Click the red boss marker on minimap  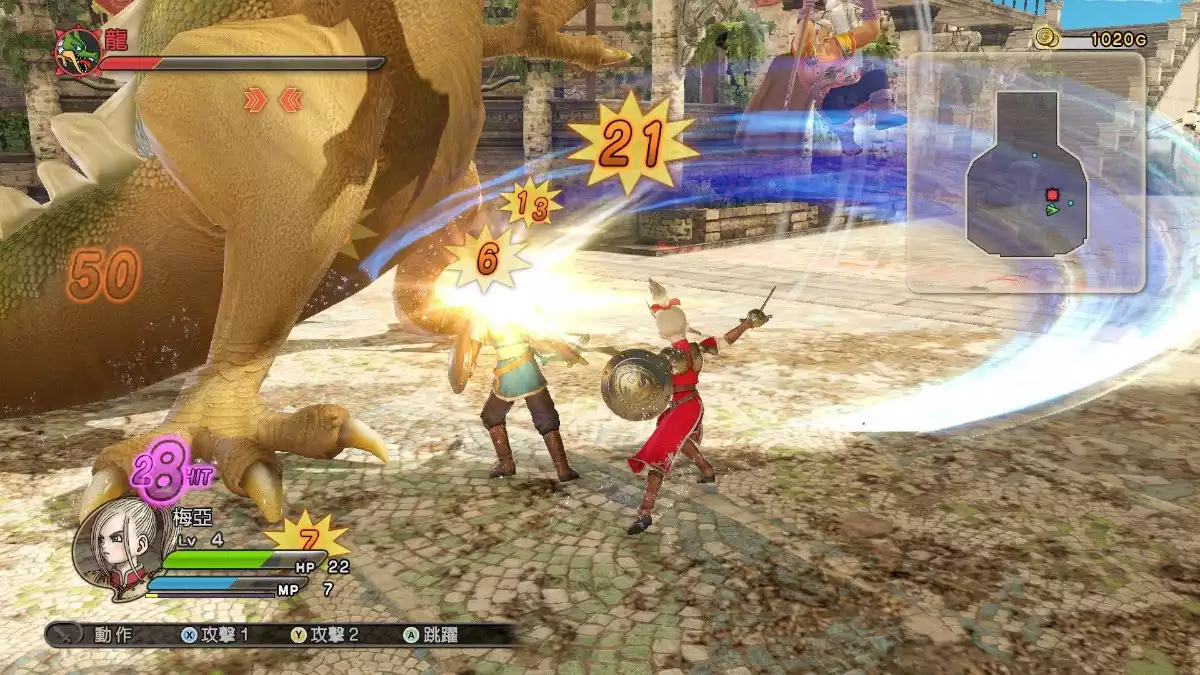coord(1052,194)
